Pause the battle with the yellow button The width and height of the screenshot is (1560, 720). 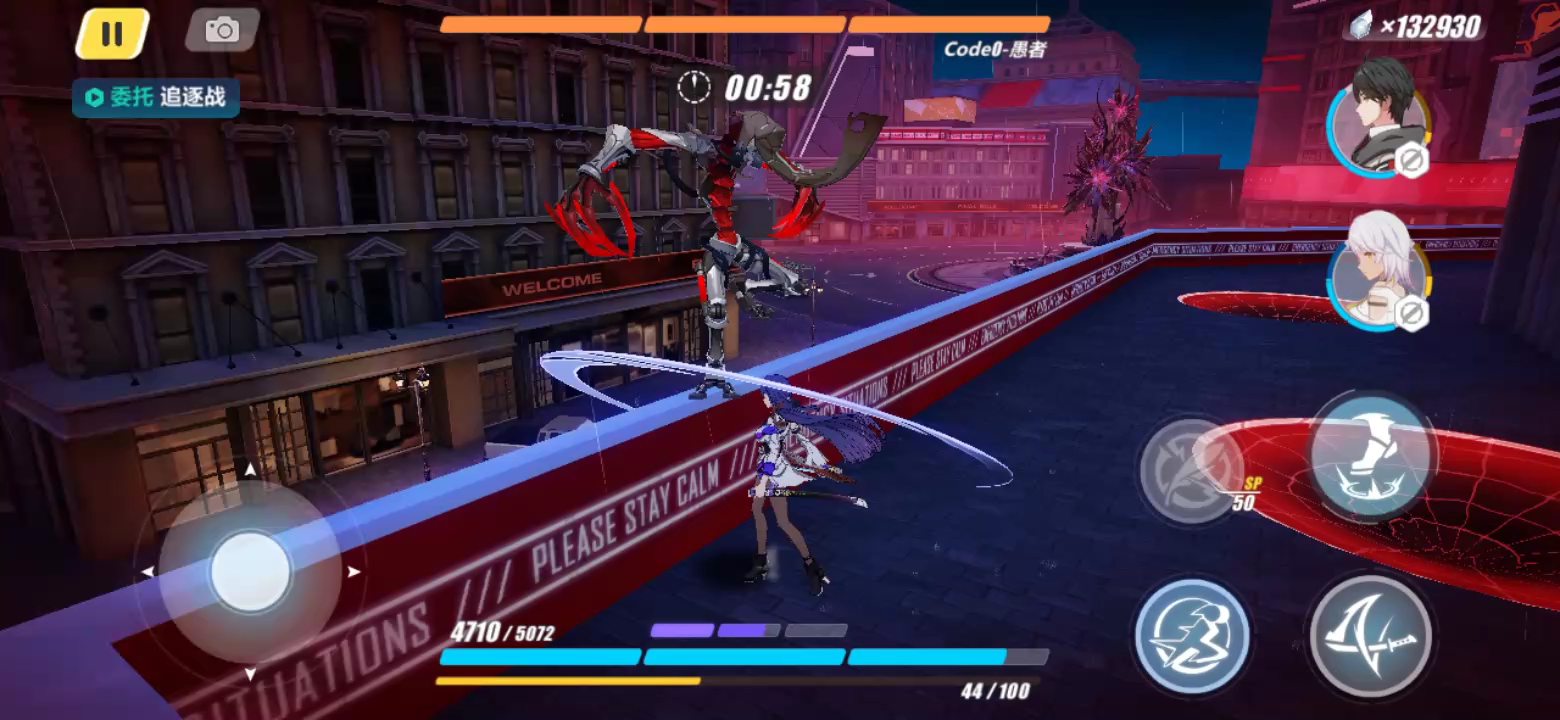click(112, 34)
